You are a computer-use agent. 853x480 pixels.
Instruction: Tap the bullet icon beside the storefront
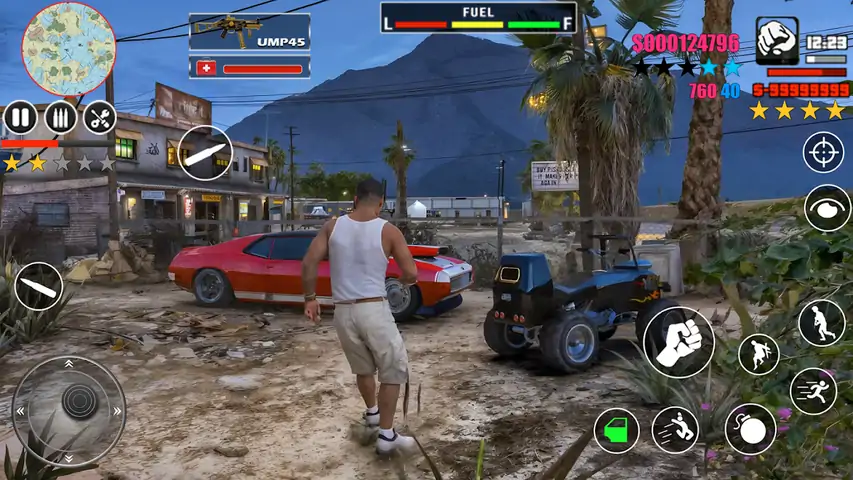[x=205, y=154]
